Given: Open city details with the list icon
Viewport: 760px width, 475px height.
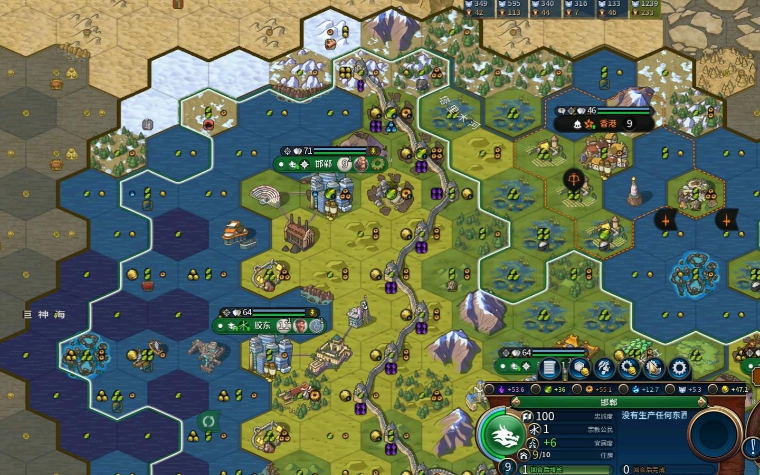Looking at the screenshot, I should coord(549,367).
